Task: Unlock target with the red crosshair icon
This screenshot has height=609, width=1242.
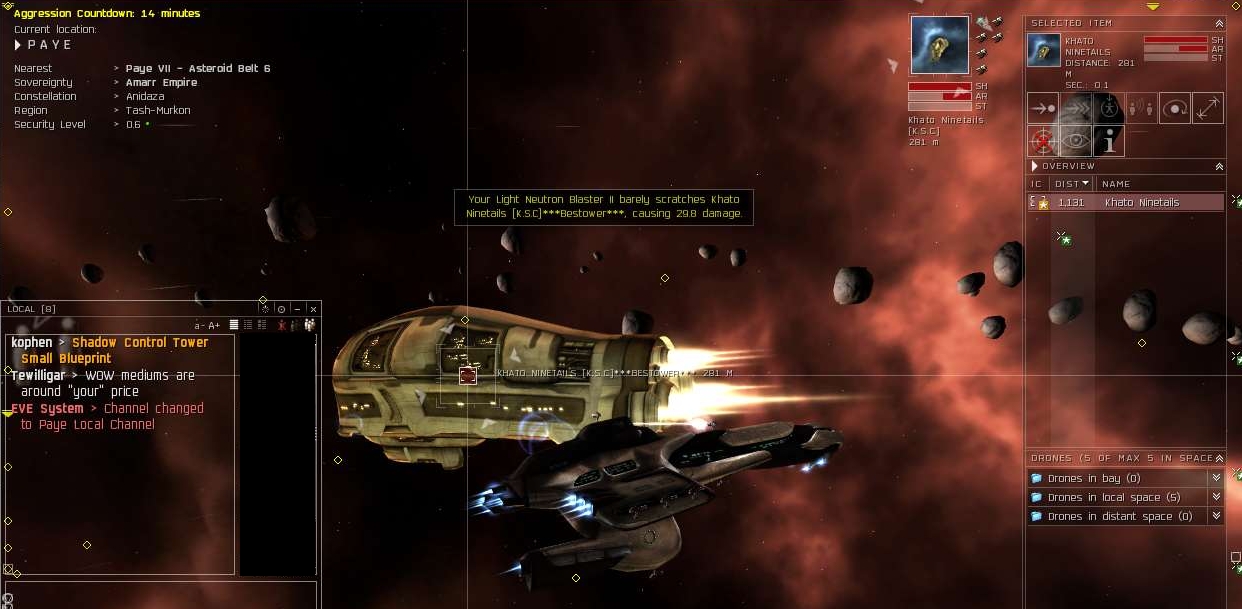Action: [1043, 141]
